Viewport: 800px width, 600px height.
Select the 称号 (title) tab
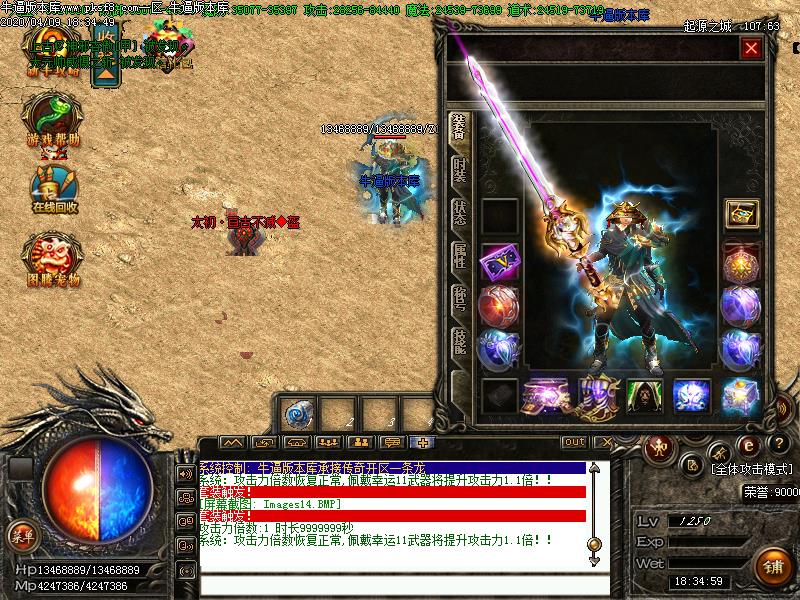click(459, 298)
